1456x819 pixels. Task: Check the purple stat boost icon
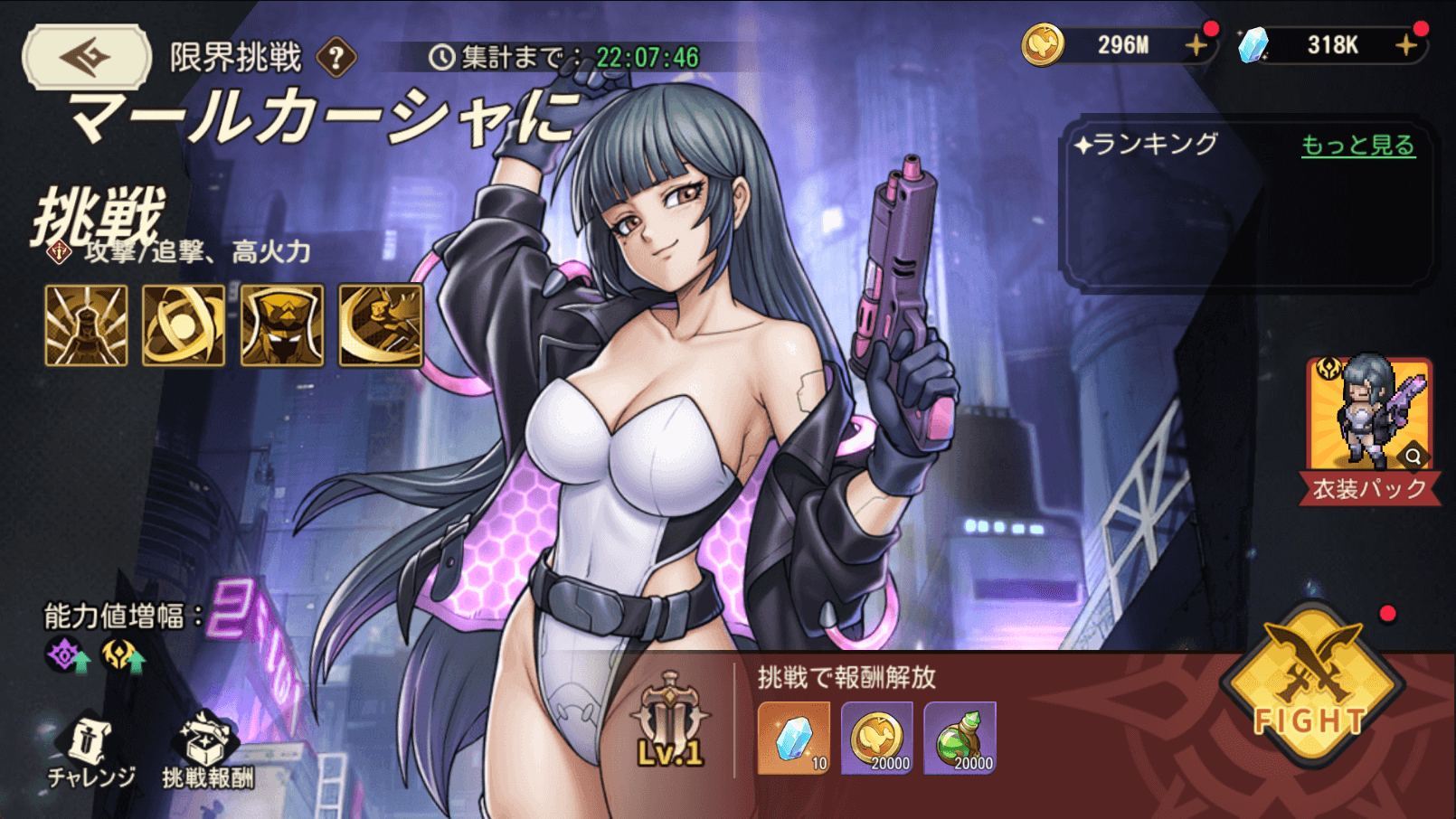point(68,655)
